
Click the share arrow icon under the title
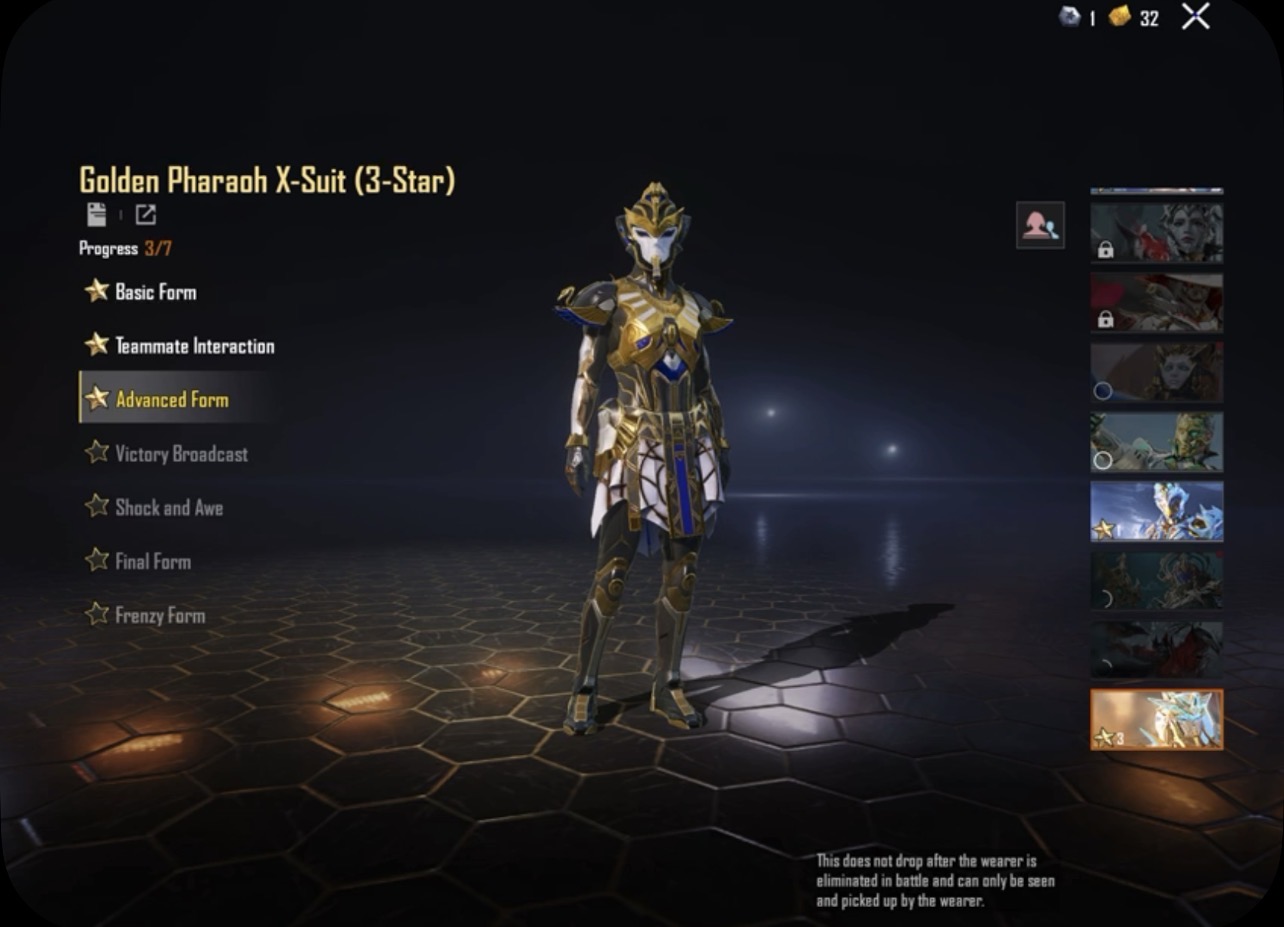[145, 214]
